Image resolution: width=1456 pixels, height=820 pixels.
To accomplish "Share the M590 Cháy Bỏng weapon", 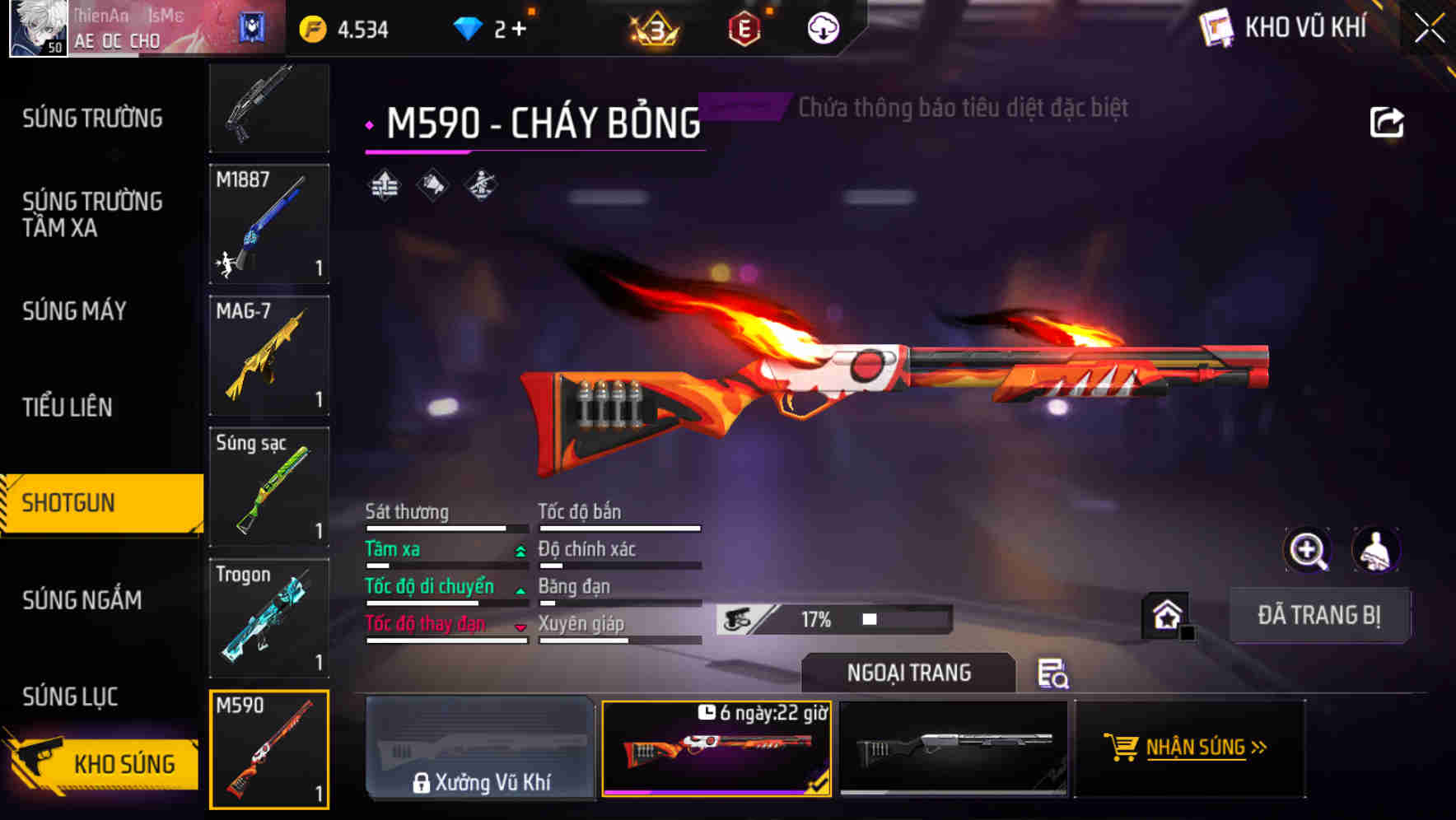I will [1388, 121].
